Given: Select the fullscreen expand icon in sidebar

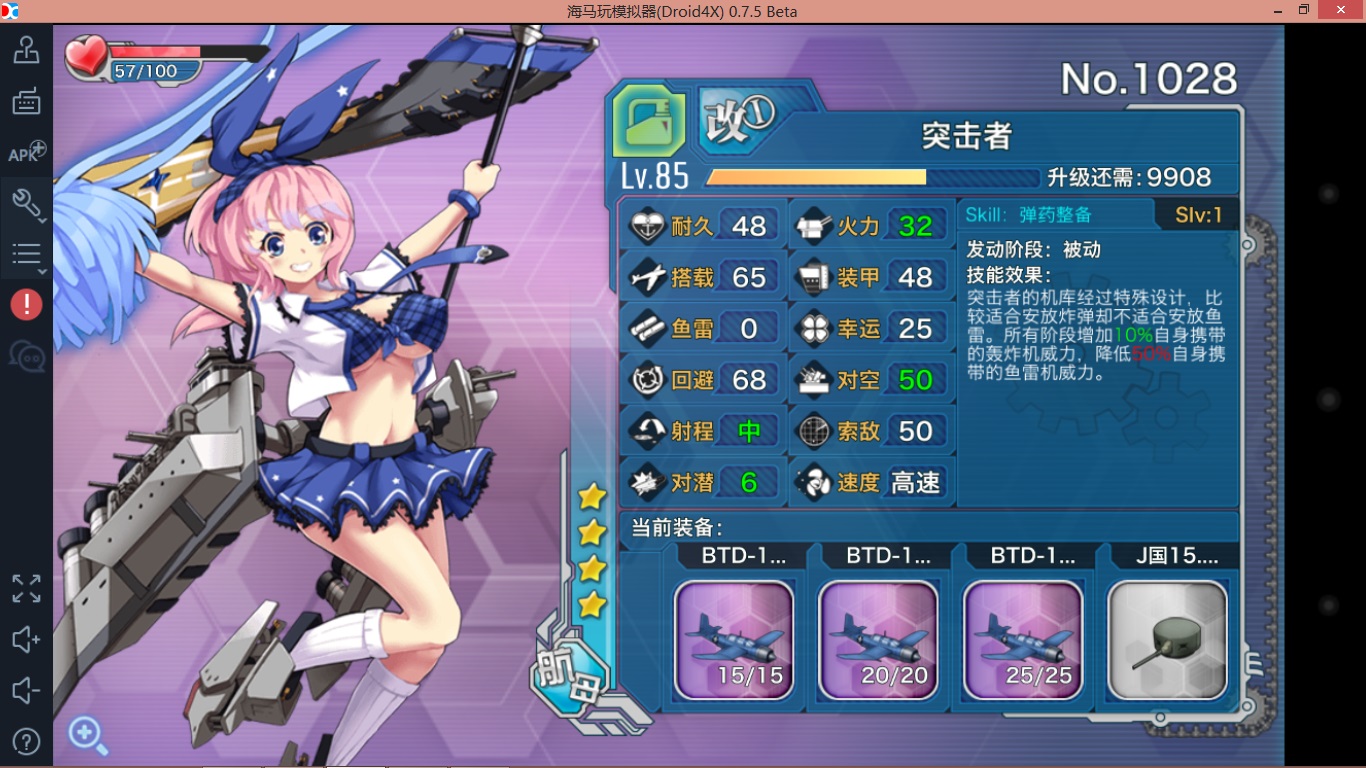Looking at the screenshot, I should pos(26,589).
